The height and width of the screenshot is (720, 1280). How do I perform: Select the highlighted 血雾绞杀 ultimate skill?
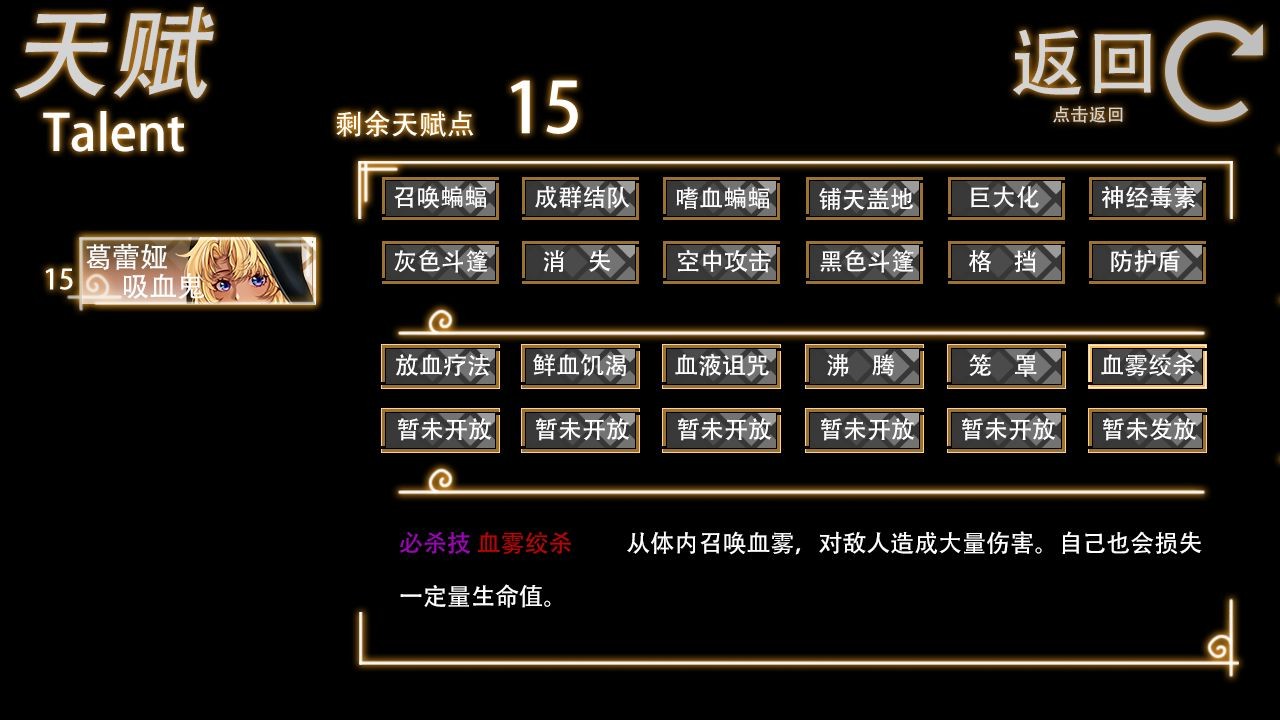tap(1147, 366)
